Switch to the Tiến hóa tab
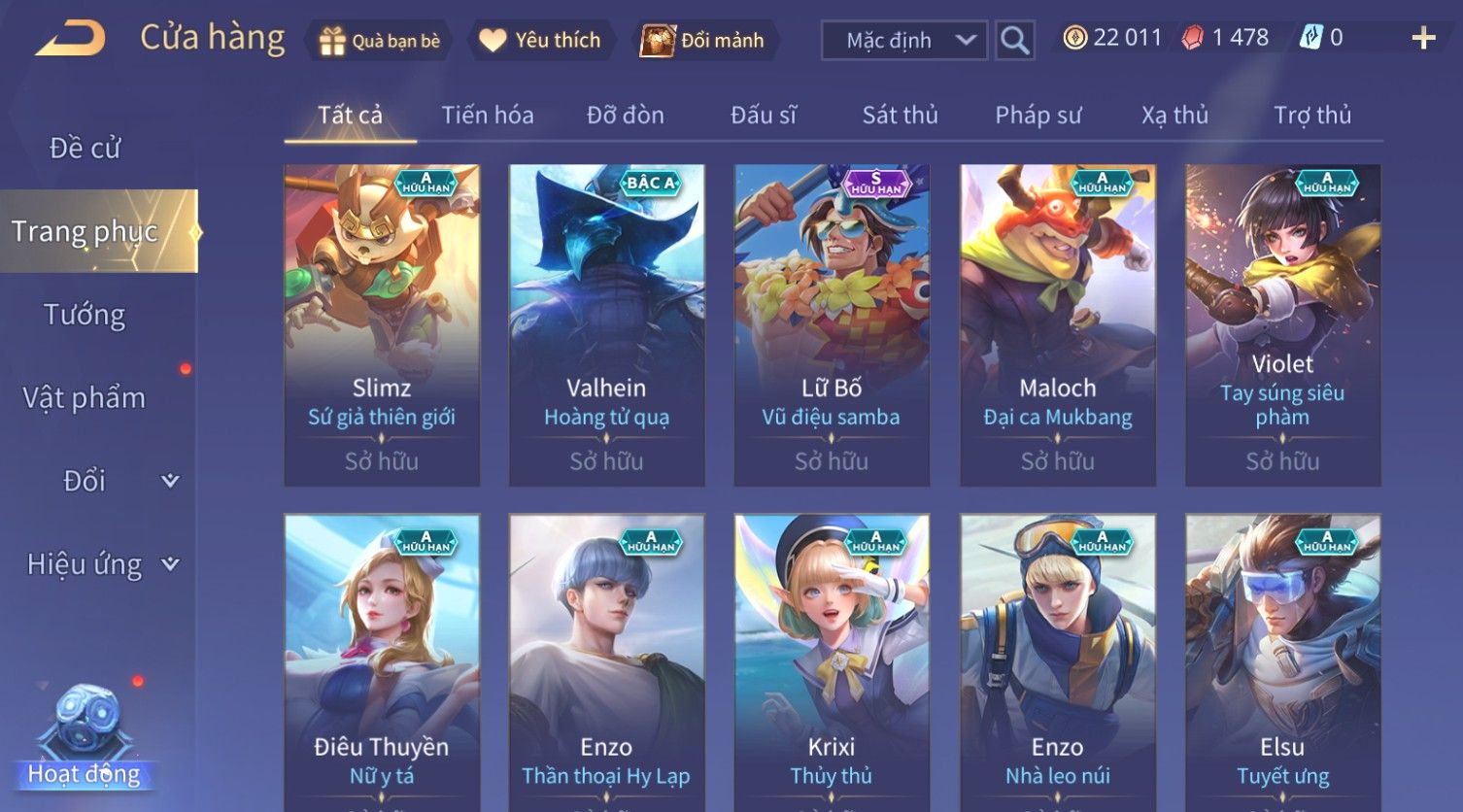The height and width of the screenshot is (812, 1463). (x=488, y=116)
